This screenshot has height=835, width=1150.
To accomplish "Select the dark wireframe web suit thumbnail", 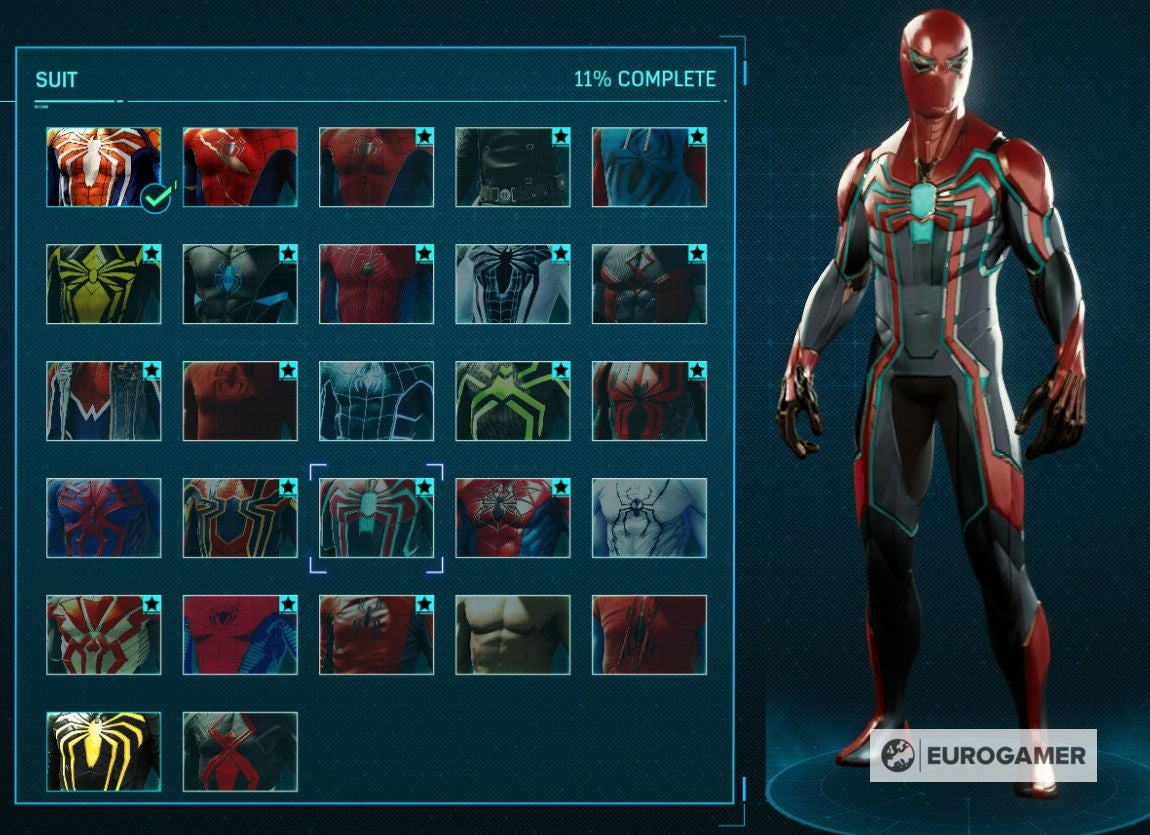I will tap(376, 401).
